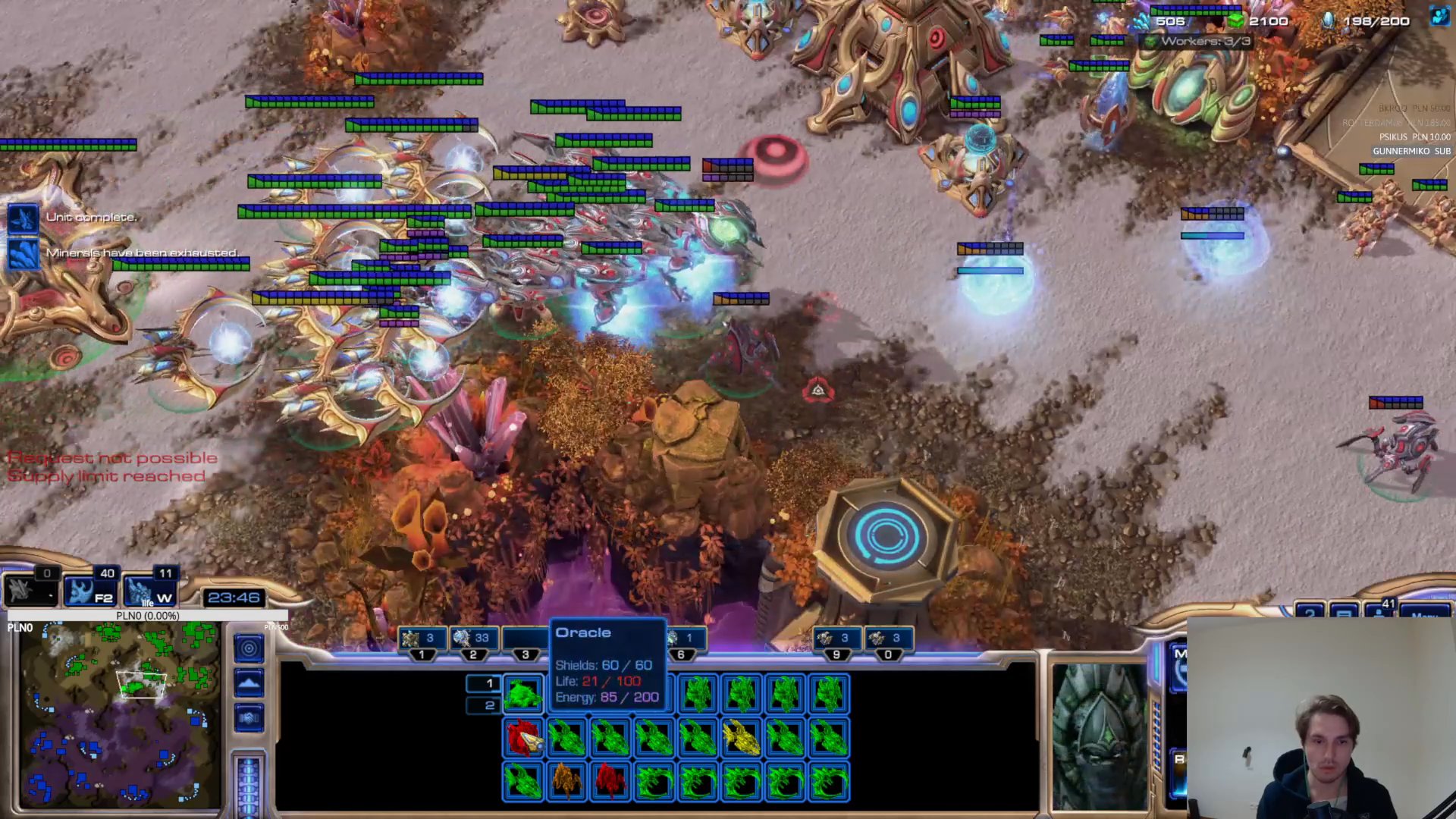Toggle the minimap terrain view button
Image resolution: width=1456 pixels, height=819 pixels.
[x=249, y=683]
